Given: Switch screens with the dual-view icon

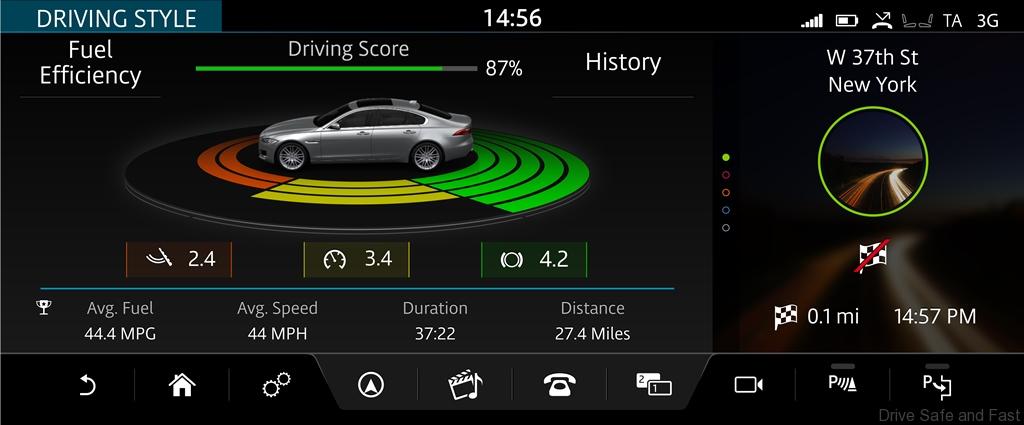Looking at the screenshot, I should coord(654,385).
